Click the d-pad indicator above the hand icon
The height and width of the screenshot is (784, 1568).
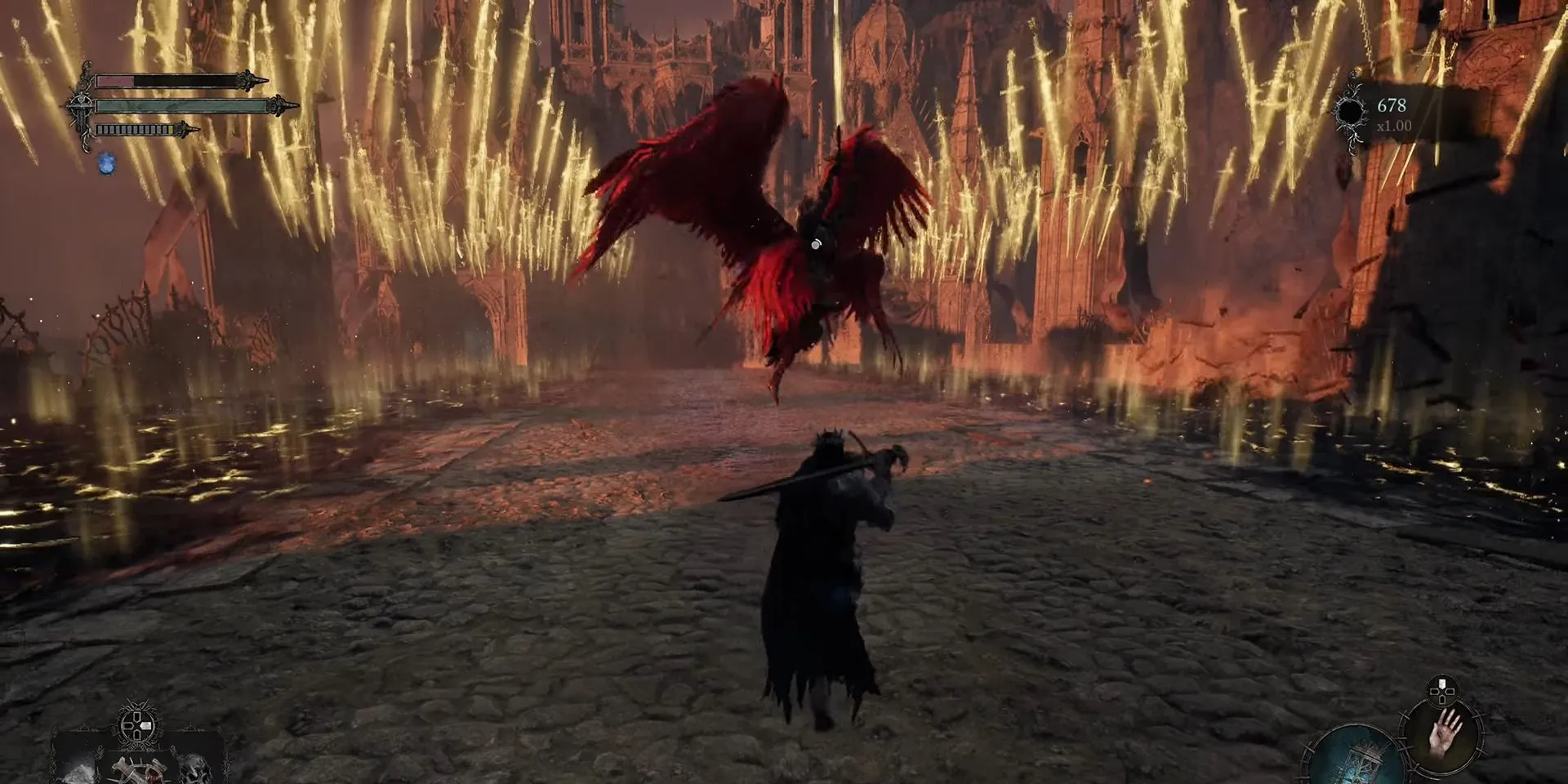click(1441, 692)
